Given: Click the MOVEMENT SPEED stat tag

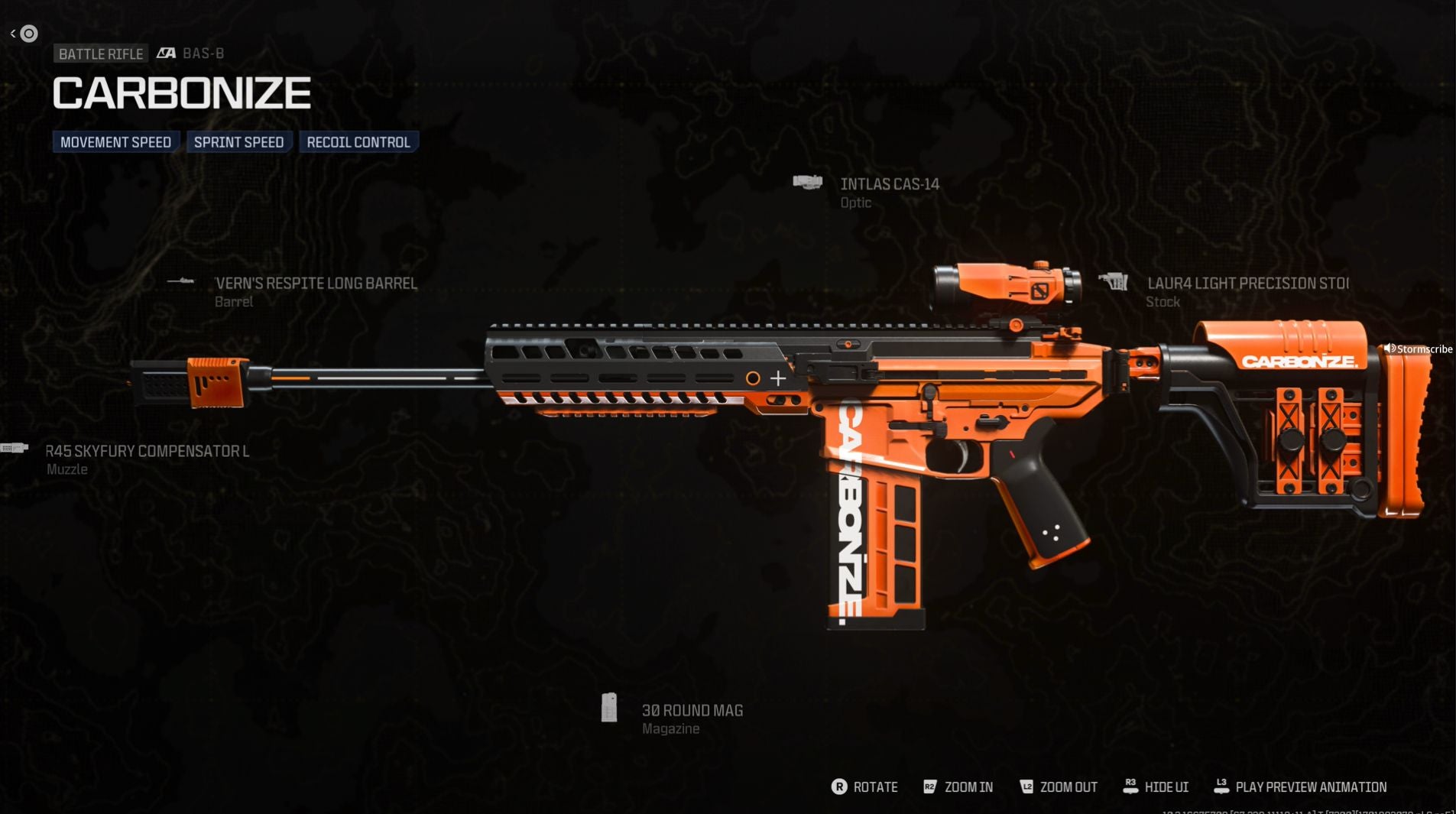Looking at the screenshot, I should (x=115, y=141).
